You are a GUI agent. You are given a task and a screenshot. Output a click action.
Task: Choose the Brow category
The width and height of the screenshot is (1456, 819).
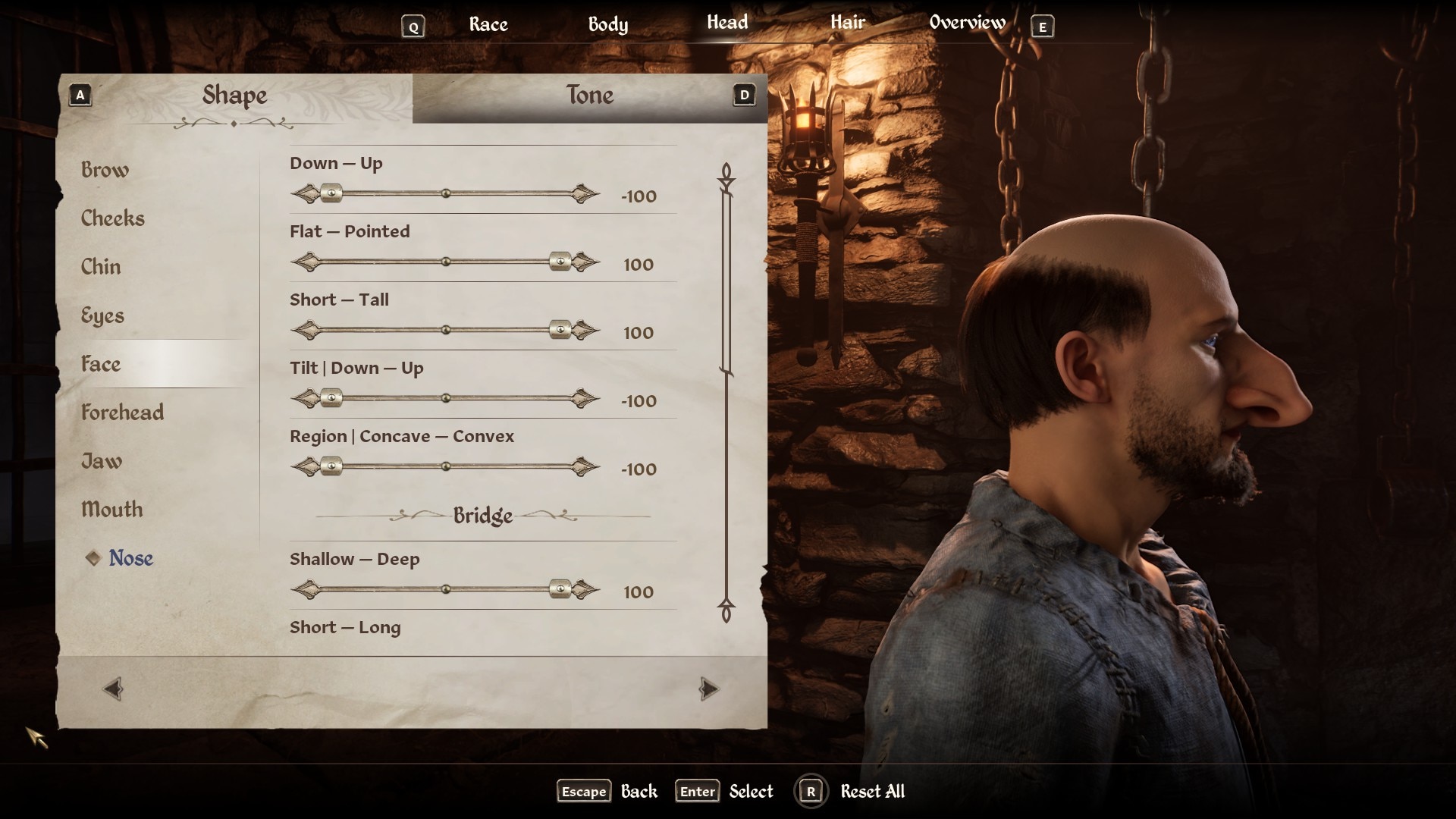point(105,170)
